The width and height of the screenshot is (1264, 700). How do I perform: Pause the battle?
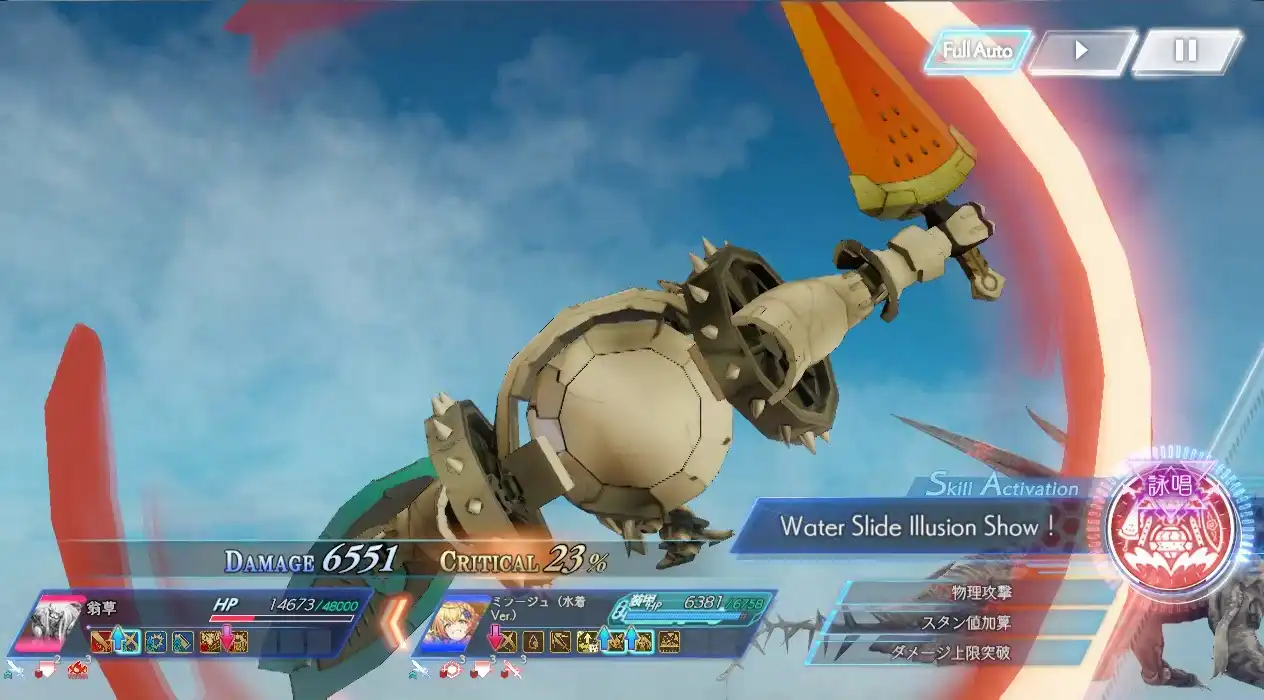(x=1186, y=51)
